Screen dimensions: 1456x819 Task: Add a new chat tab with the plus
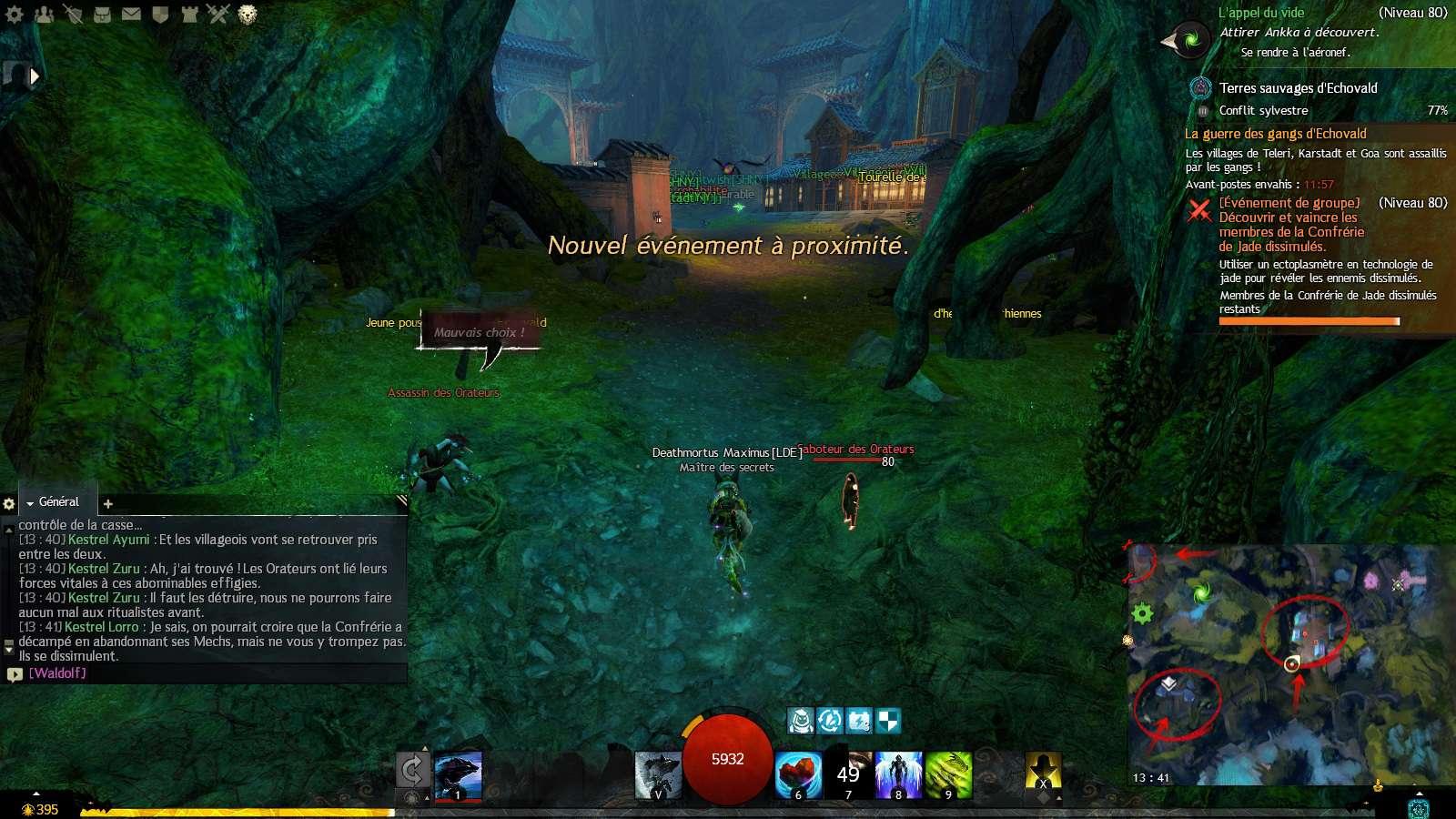(107, 503)
